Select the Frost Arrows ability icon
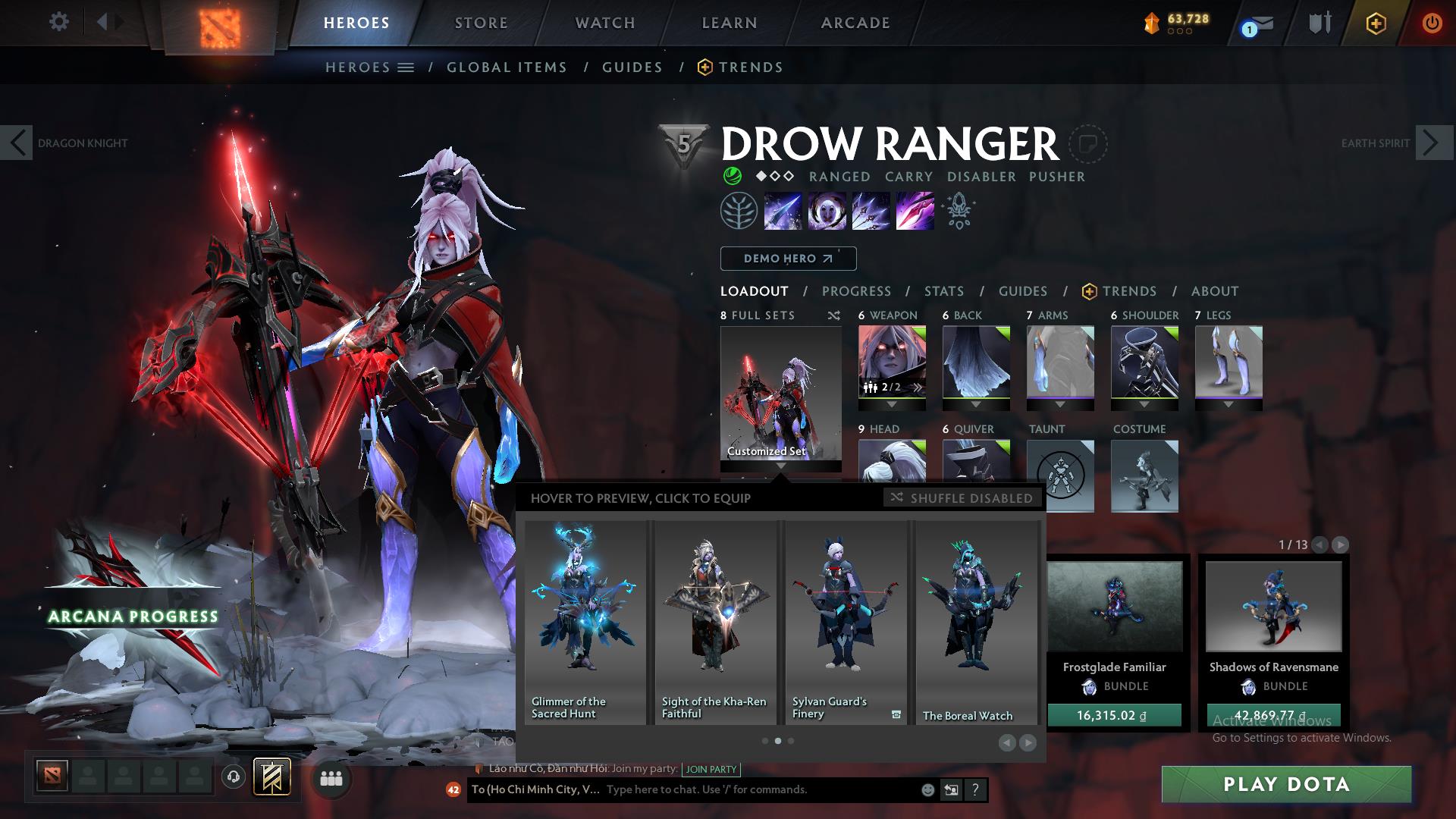The height and width of the screenshot is (819, 1456). point(782,210)
